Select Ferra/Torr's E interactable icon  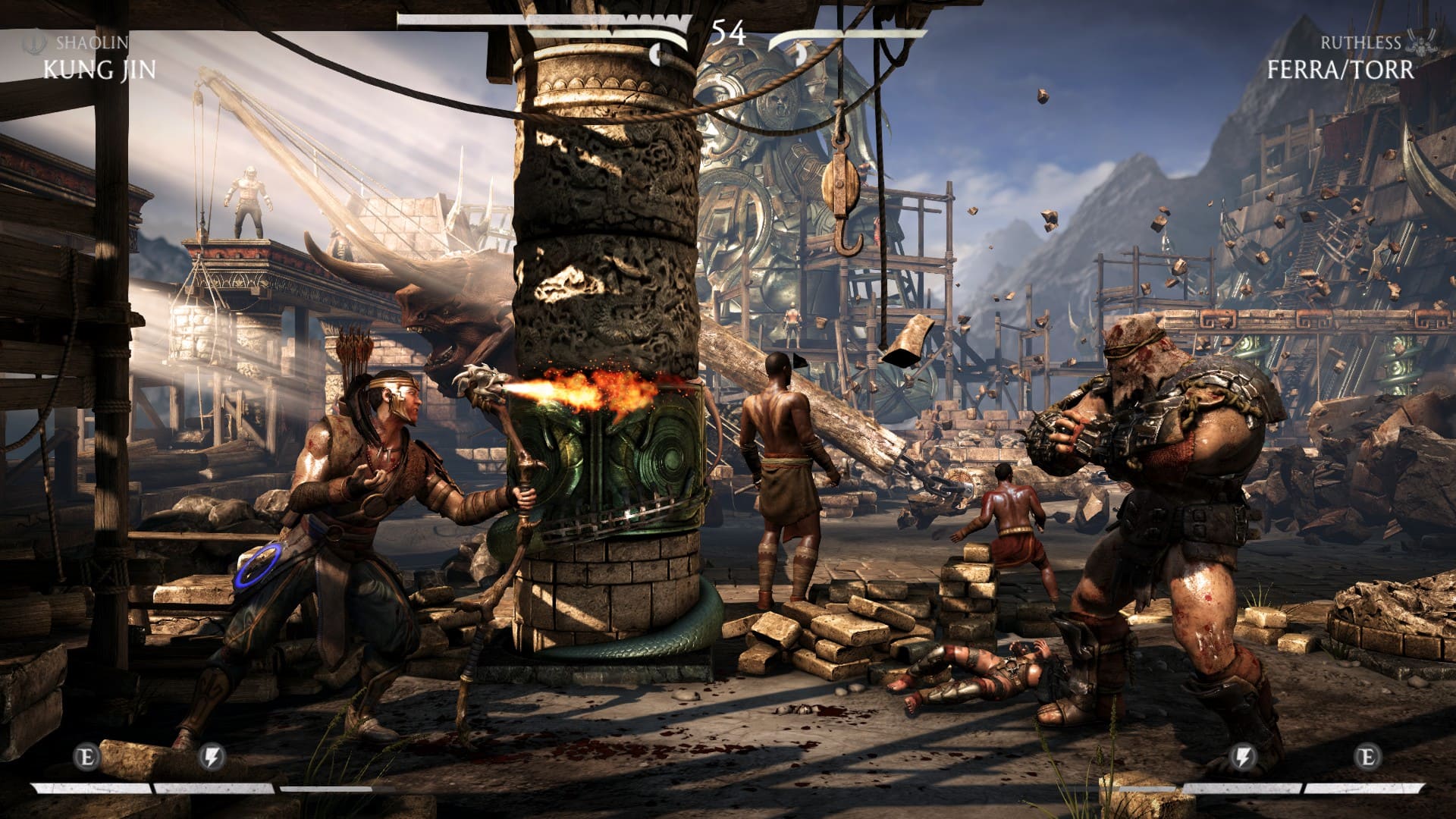point(1367,757)
